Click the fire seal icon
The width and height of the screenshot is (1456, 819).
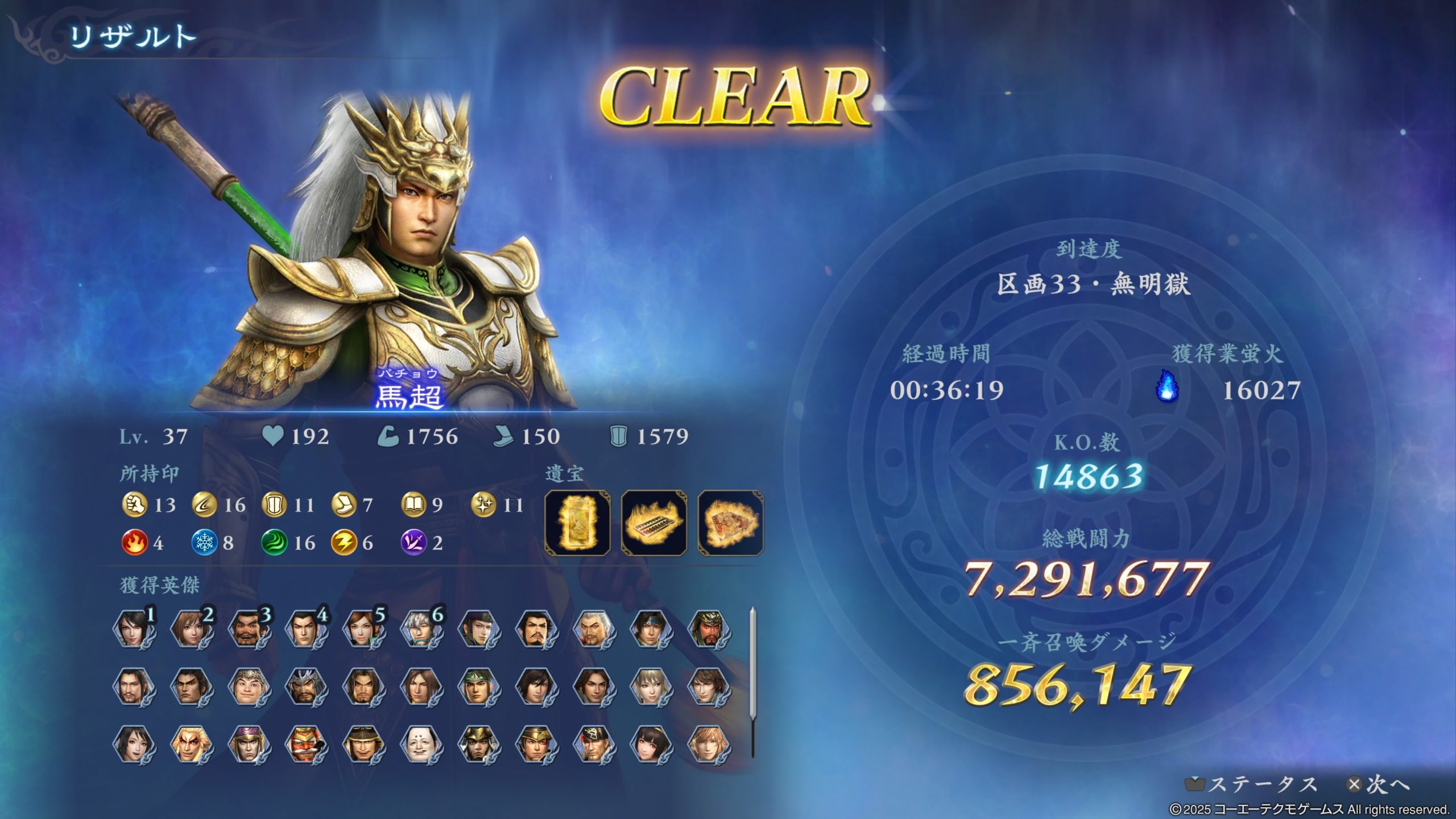[x=134, y=543]
